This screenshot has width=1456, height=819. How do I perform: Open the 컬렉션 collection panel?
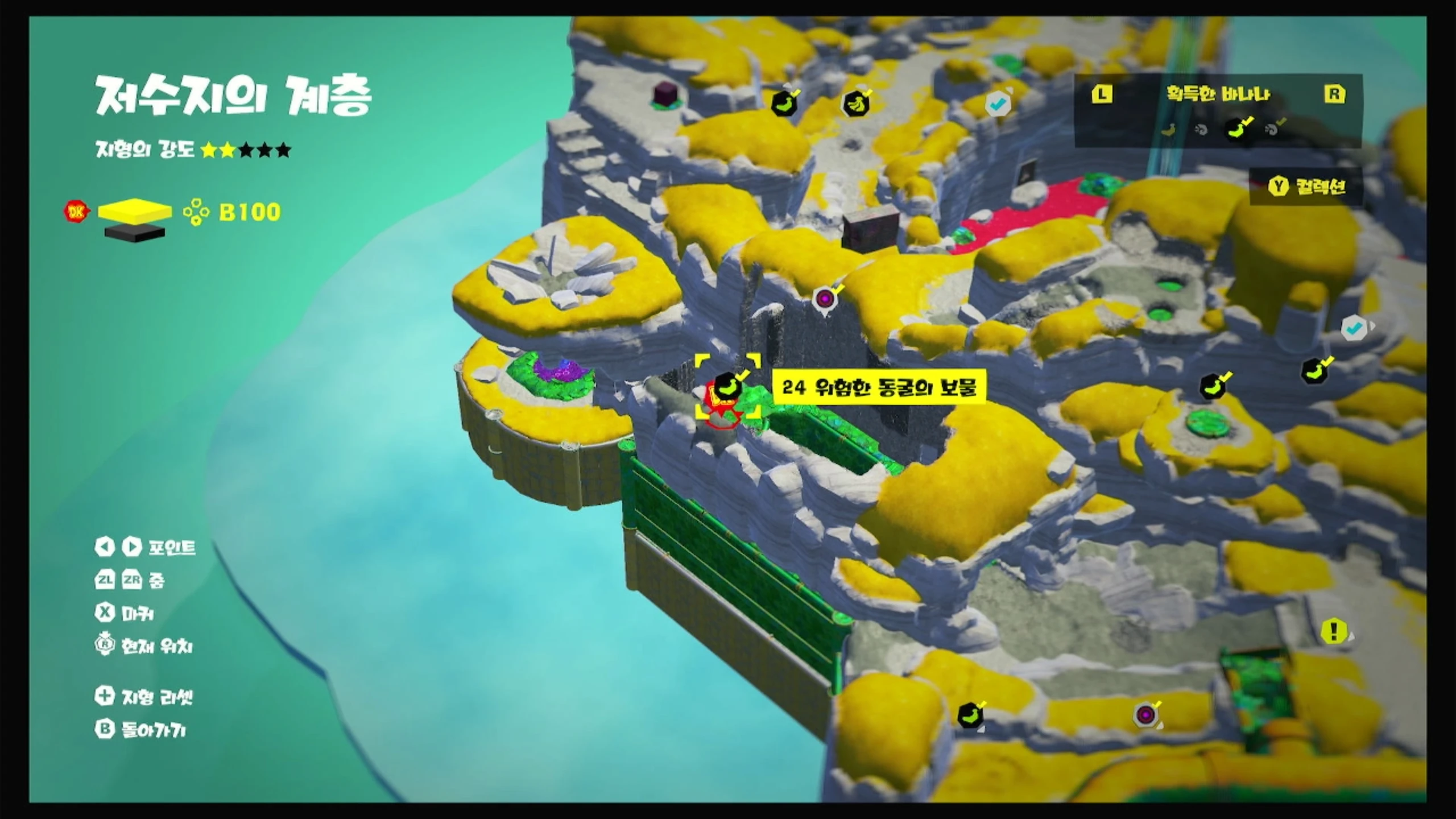(x=1306, y=186)
